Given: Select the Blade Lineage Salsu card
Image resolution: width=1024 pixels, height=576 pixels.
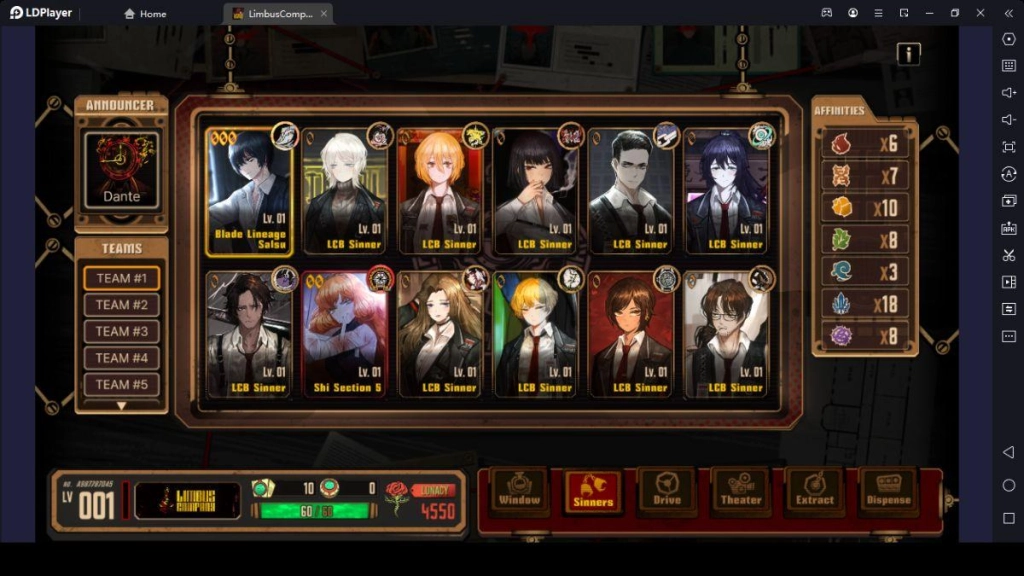Looking at the screenshot, I should pos(250,190).
